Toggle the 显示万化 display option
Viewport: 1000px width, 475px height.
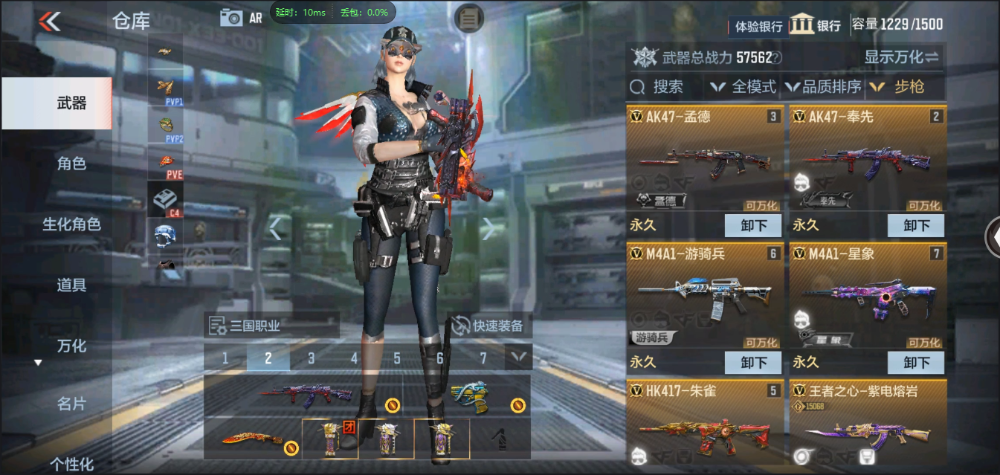902,57
